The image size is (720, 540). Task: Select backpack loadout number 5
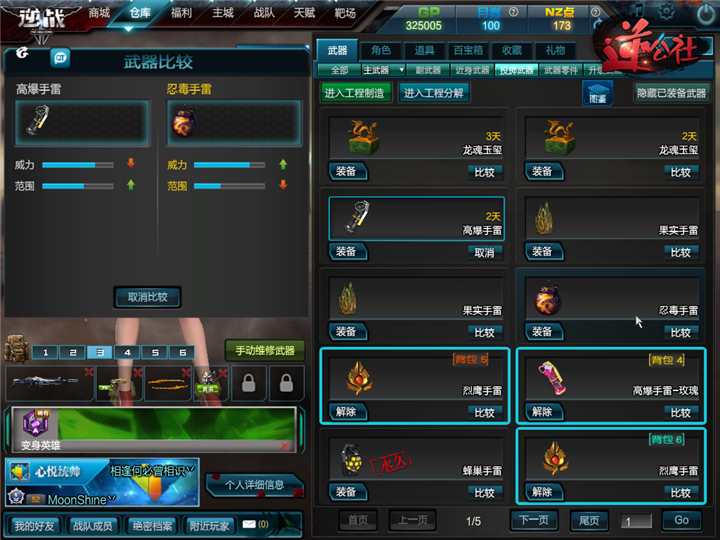point(154,352)
